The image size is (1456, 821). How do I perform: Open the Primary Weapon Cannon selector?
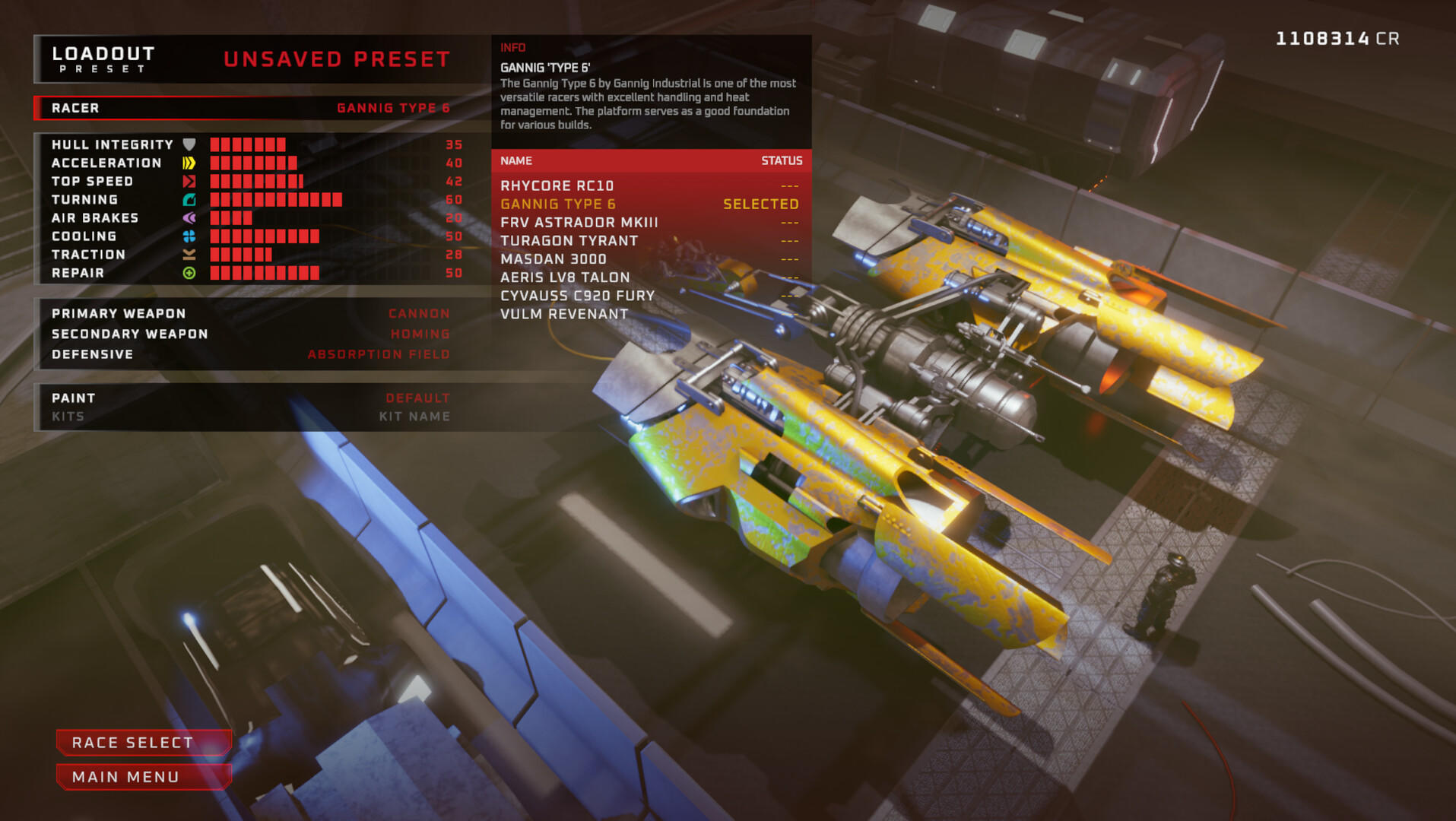click(x=418, y=313)
